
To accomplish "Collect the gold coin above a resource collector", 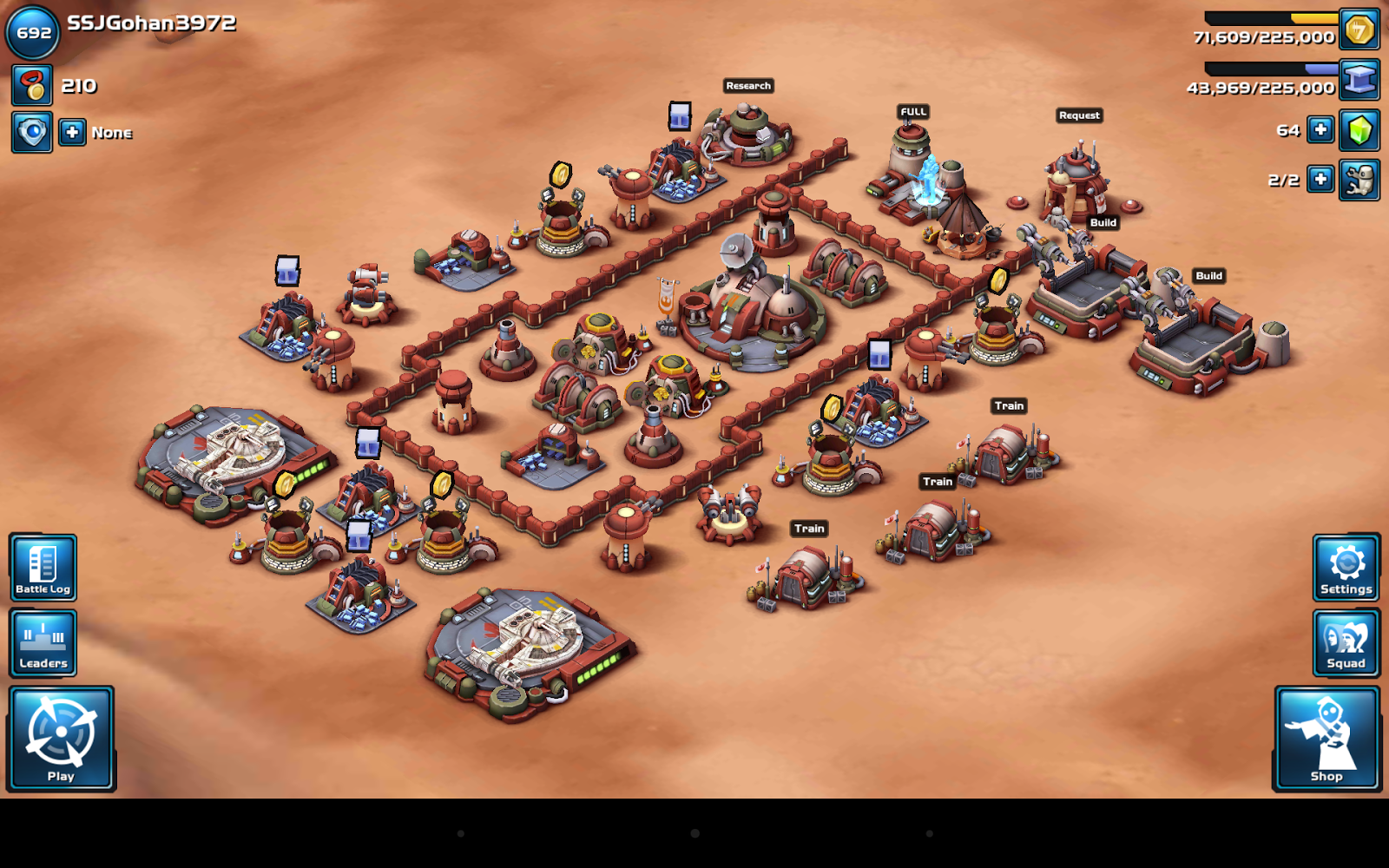I will click(559, 173).
